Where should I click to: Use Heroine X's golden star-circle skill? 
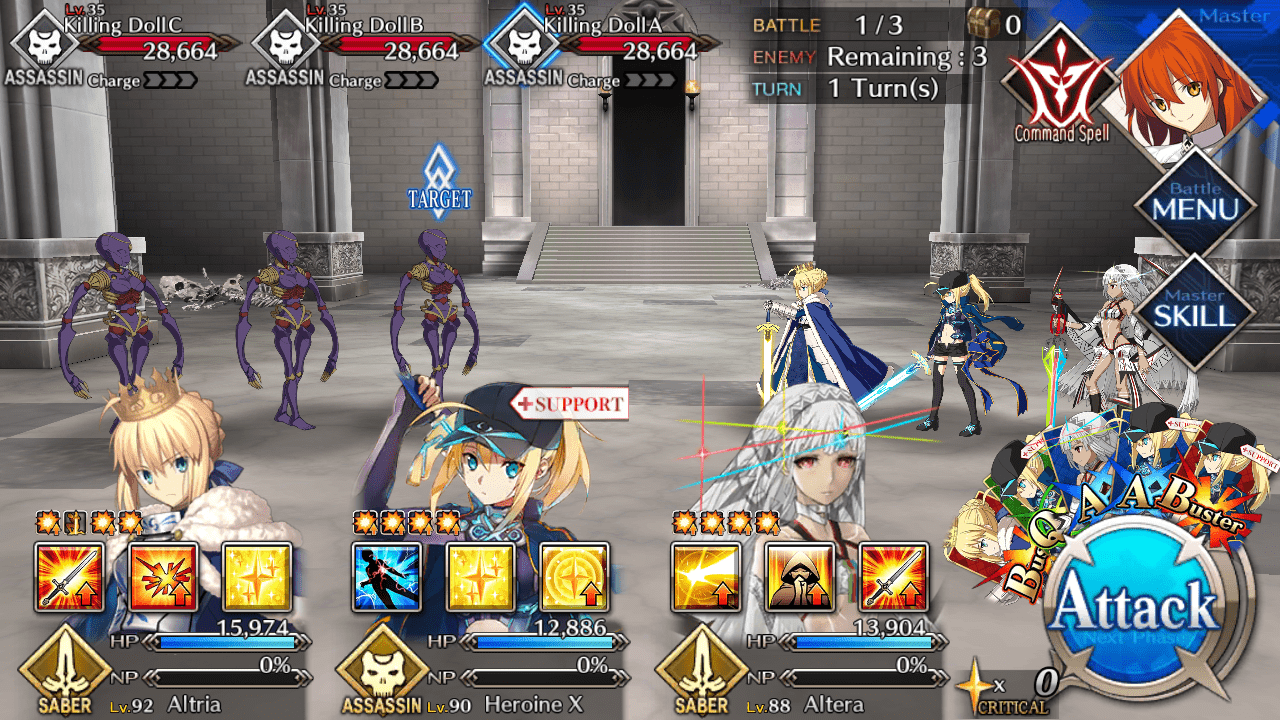click(574, 578)
